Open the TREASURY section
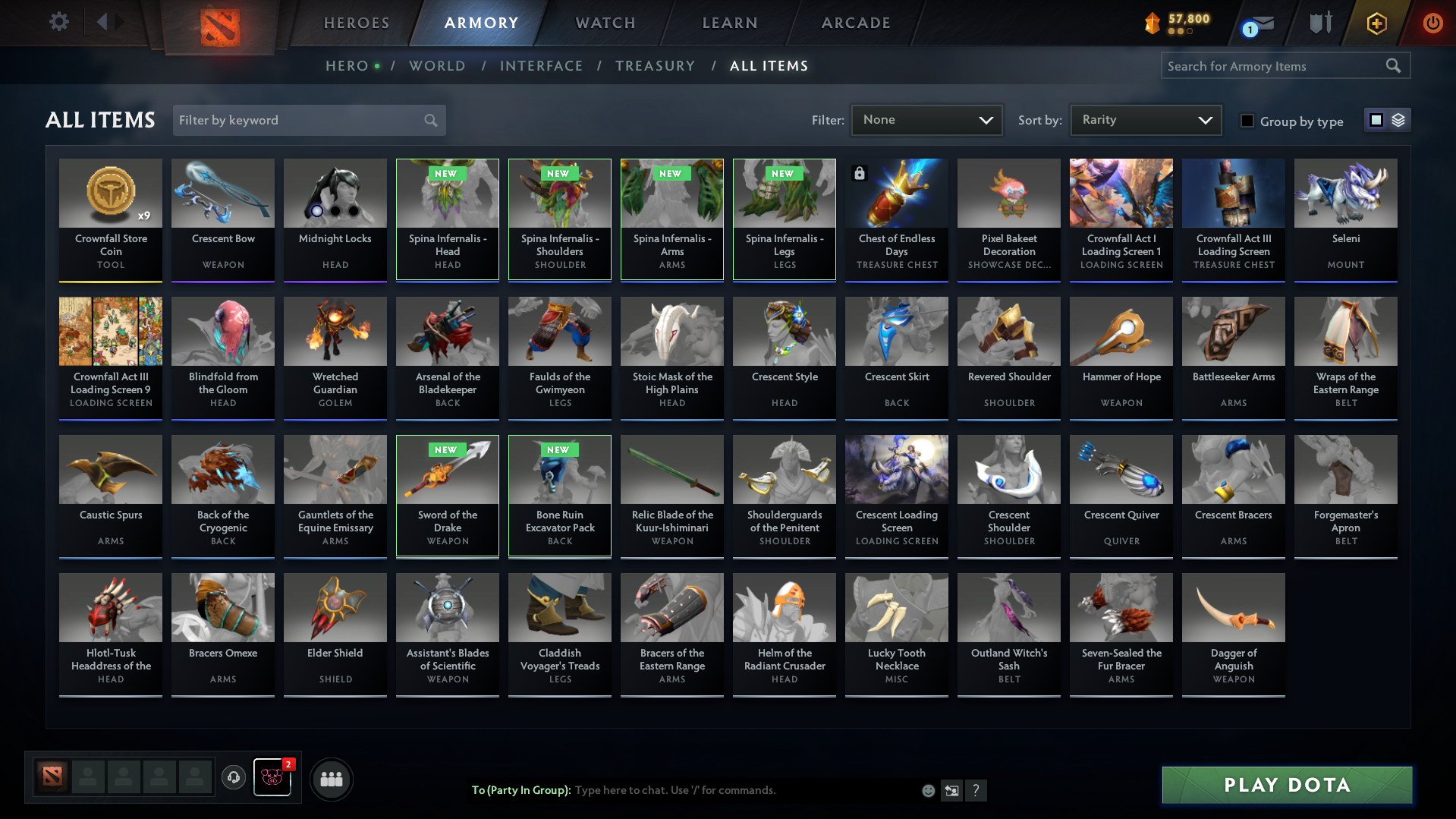 click(x=655, y=66)
